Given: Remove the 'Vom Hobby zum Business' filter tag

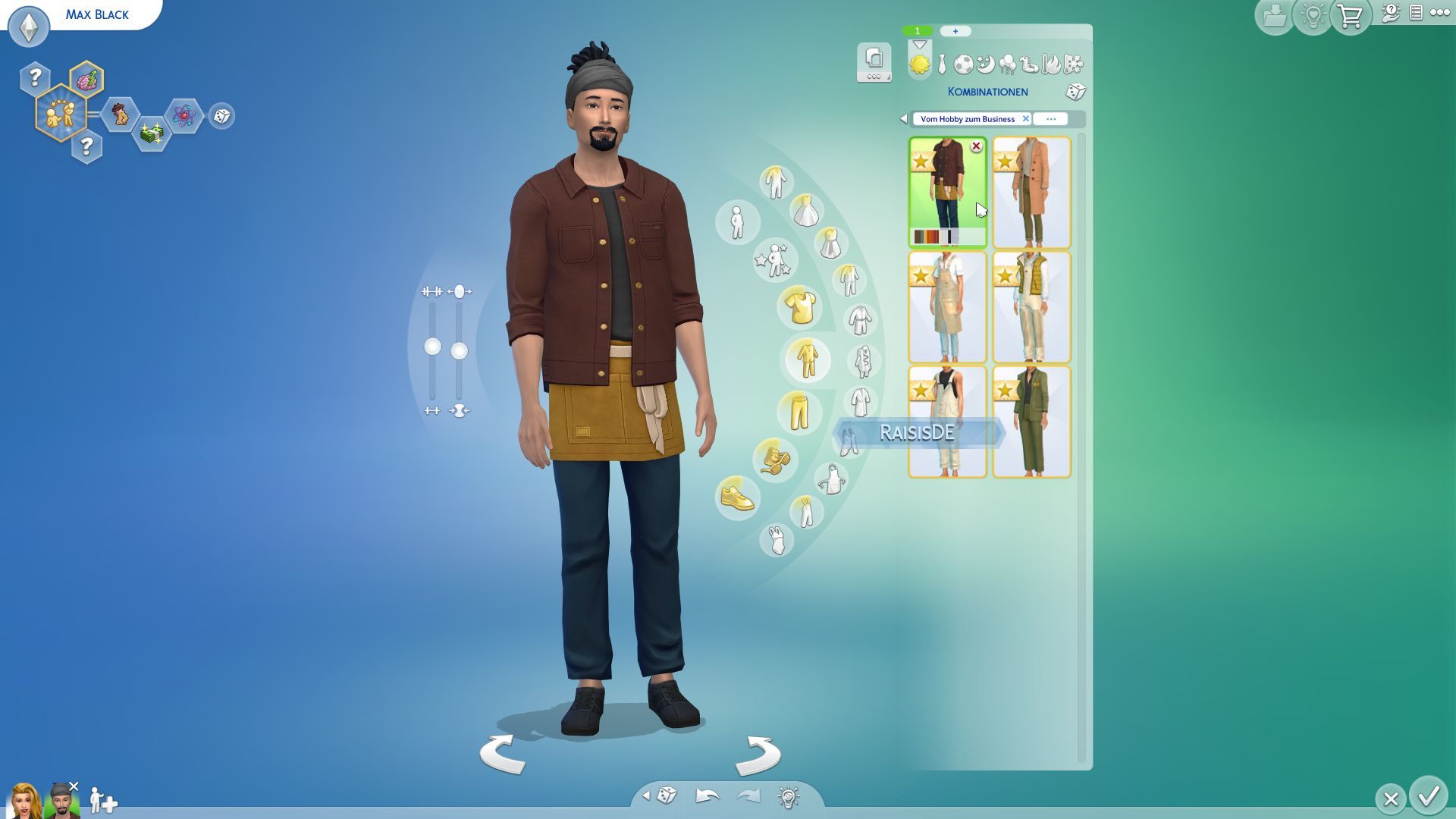Looking at the screenshot, I should pyautogui.click(x=1025, y=119).
